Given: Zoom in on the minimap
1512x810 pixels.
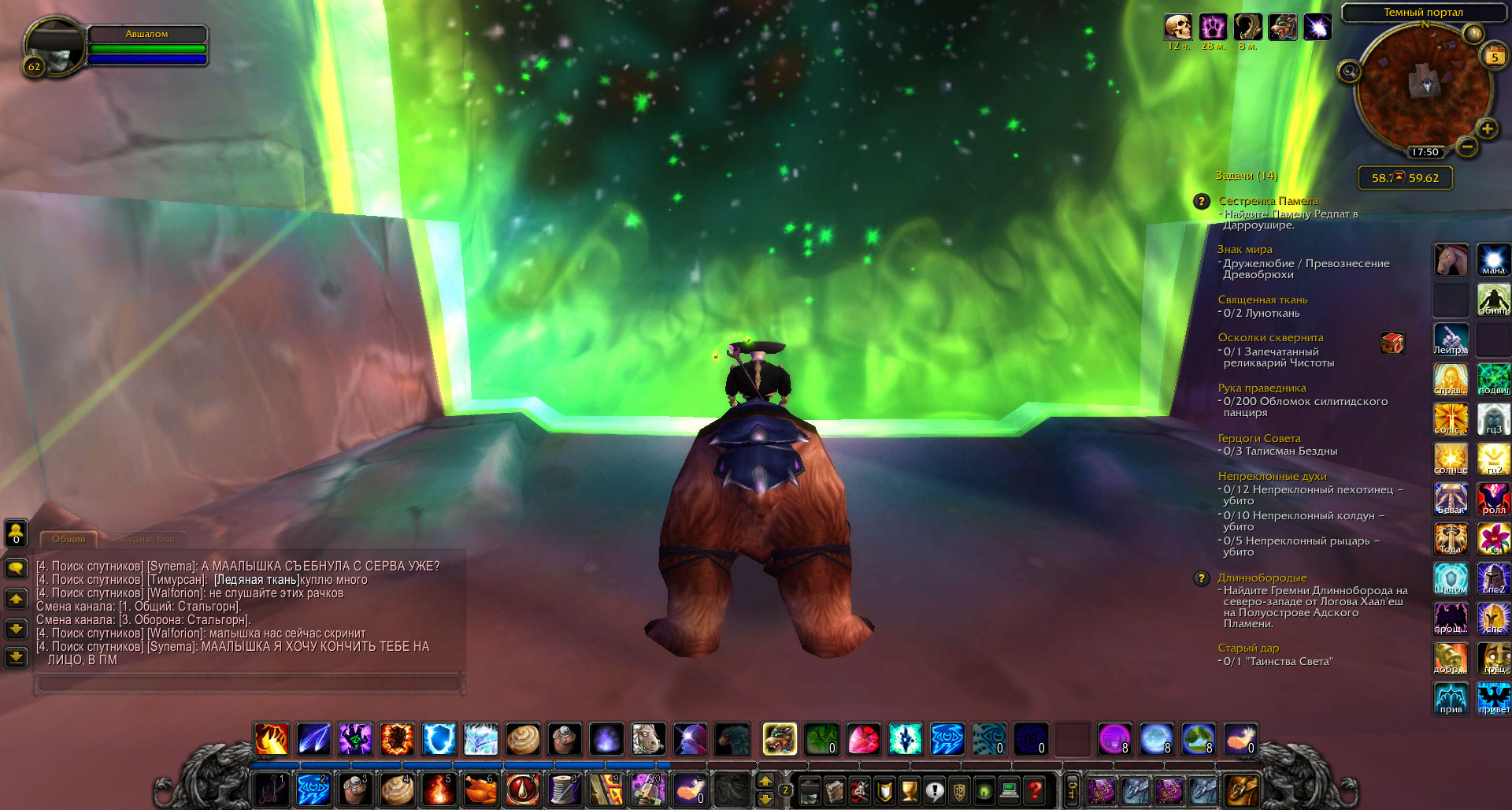Looking at the screenshot, I should pos(1487,128).
